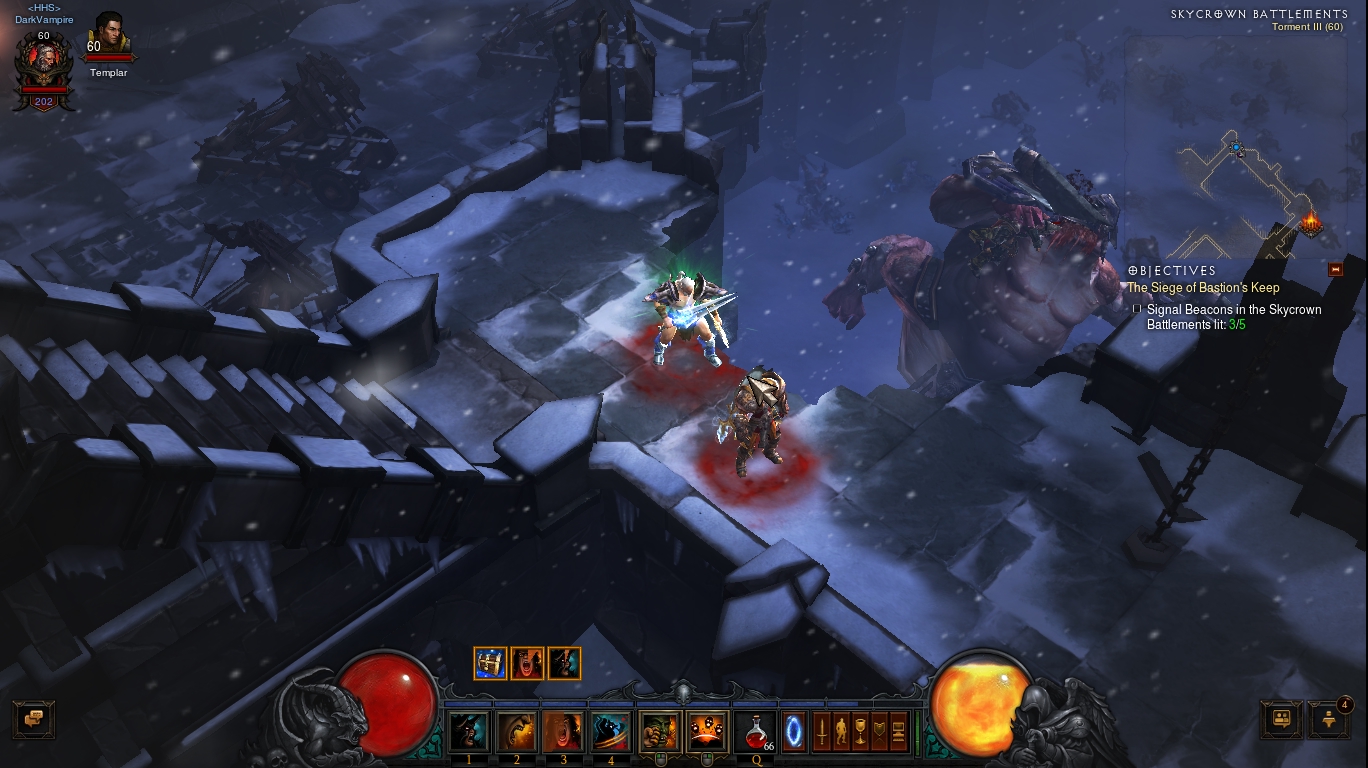The width and height of the screenshot is (1368, 768).
Task: Use the shouting face skill in slot 2
Action: click(516, 732)
